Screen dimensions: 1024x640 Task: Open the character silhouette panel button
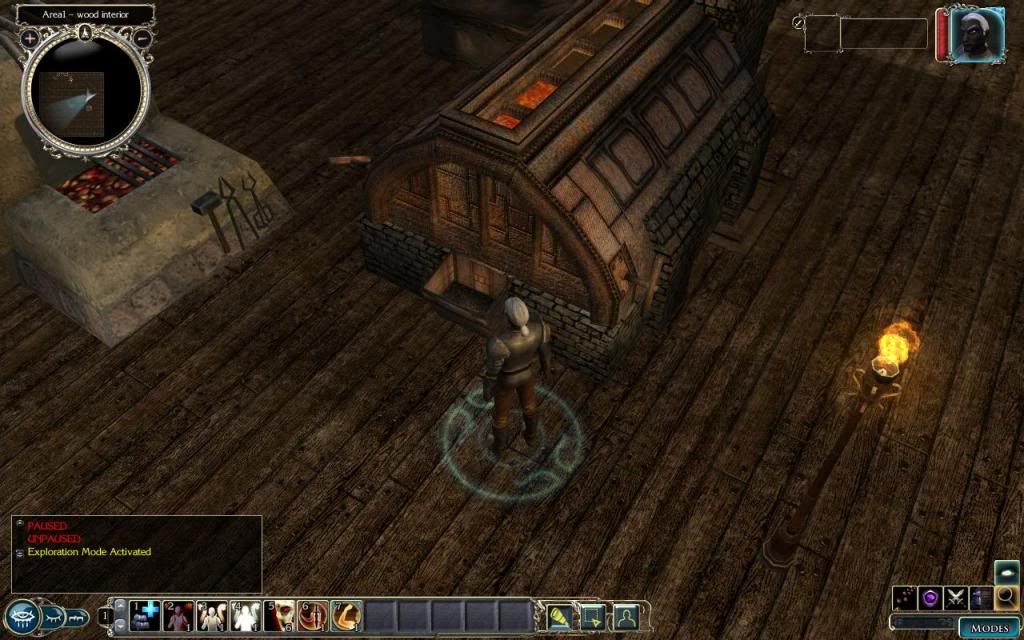(x=626, y=616)
